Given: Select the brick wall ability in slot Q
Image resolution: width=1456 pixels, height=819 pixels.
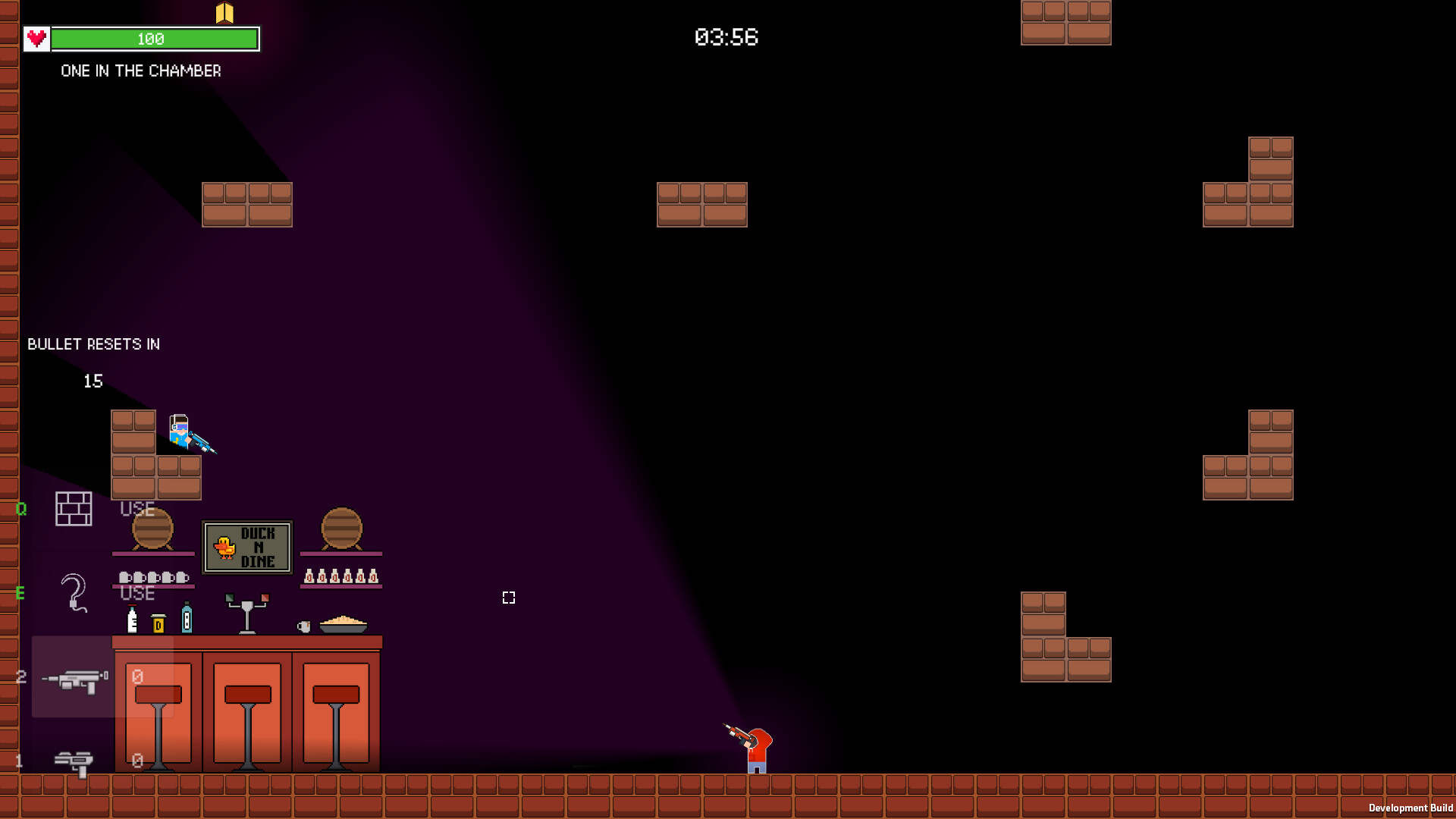Looking at the screenshot, I should (73, 509).
